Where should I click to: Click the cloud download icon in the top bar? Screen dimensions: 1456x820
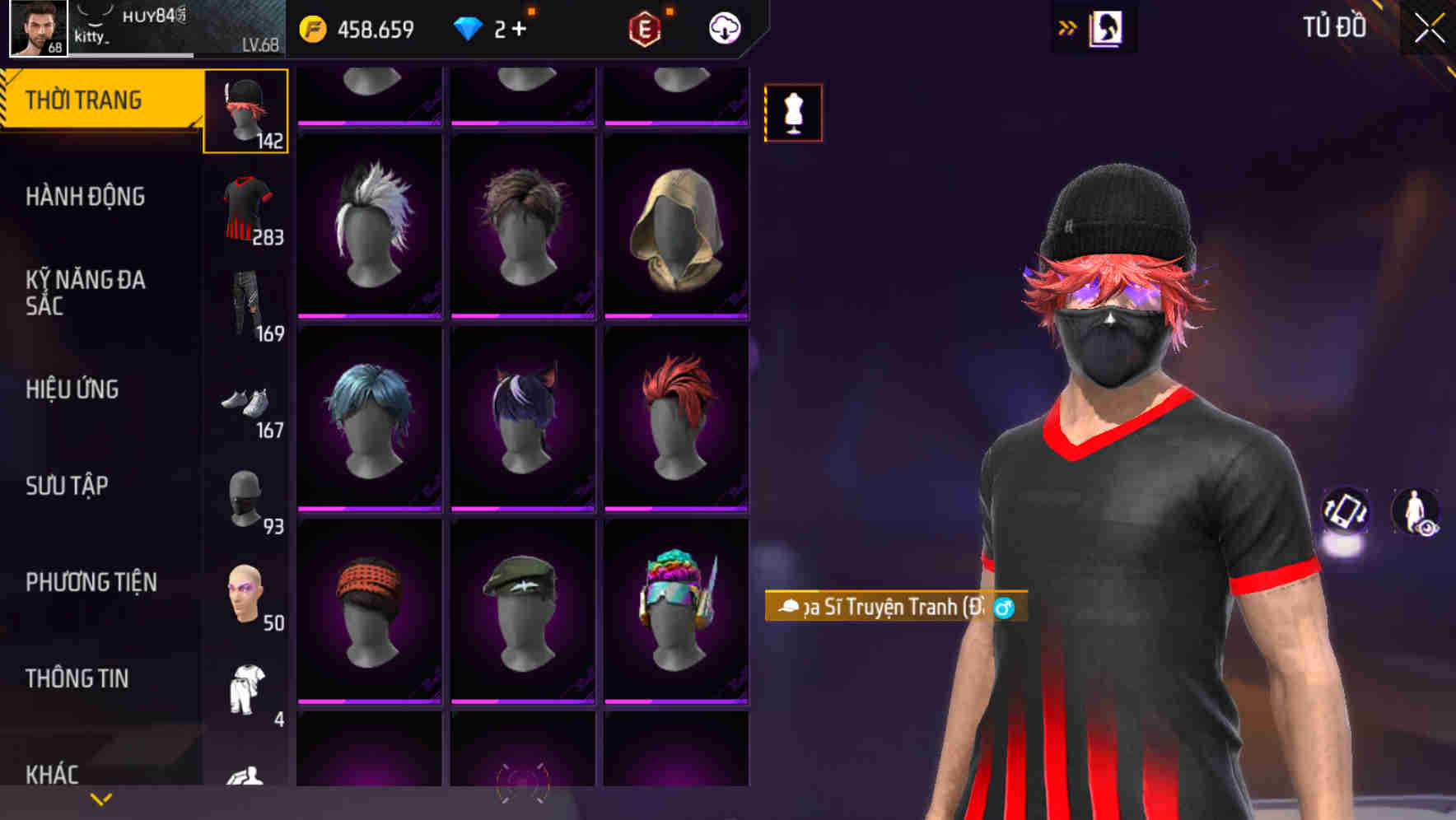pyautogui.click(x=722, y=27)
